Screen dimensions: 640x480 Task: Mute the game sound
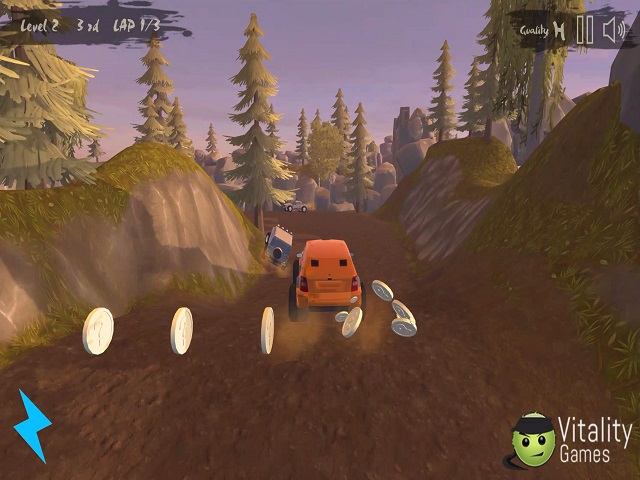point(614,30)
